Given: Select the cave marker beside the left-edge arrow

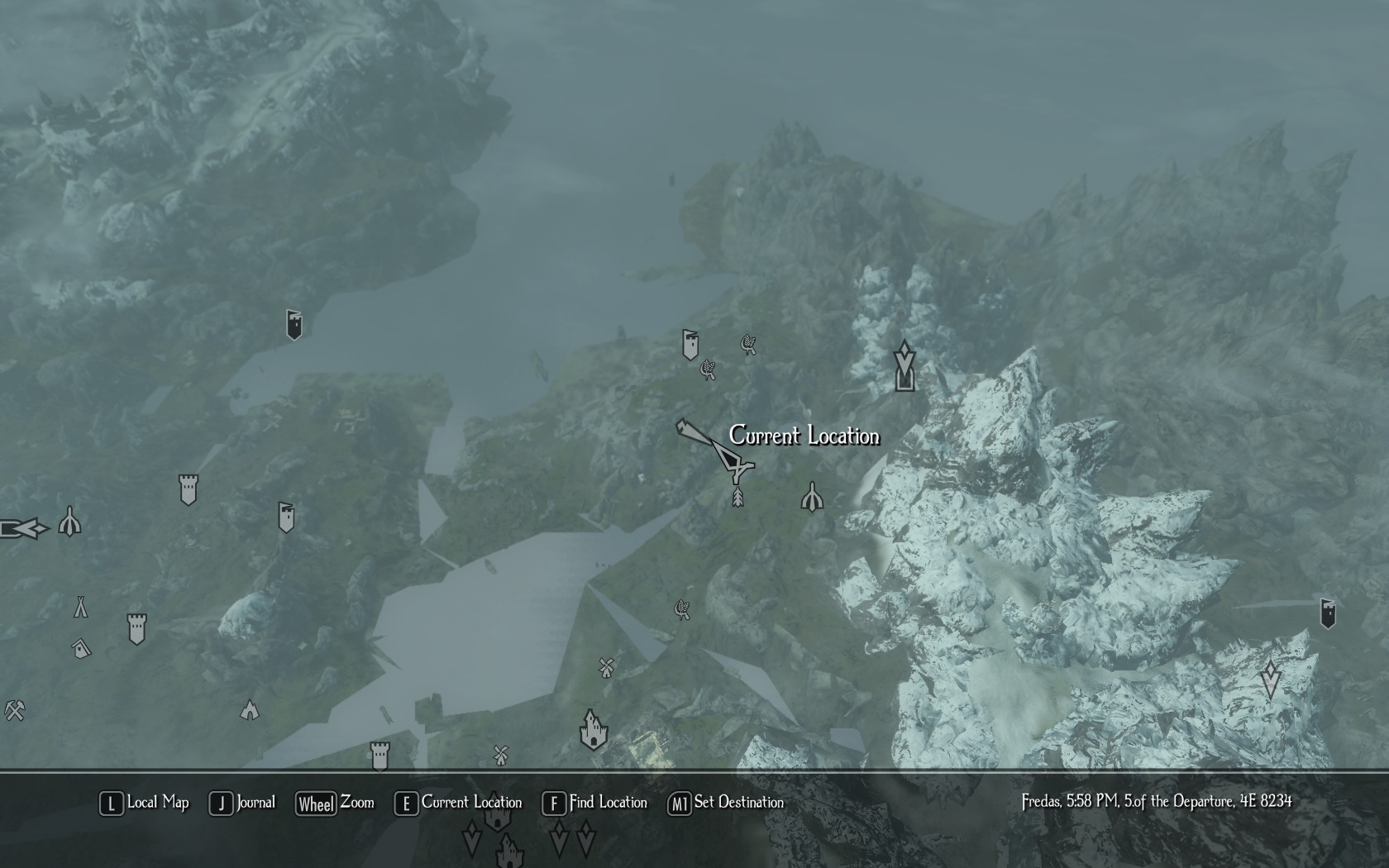Looking at the screenshot, I should [69, 522].
